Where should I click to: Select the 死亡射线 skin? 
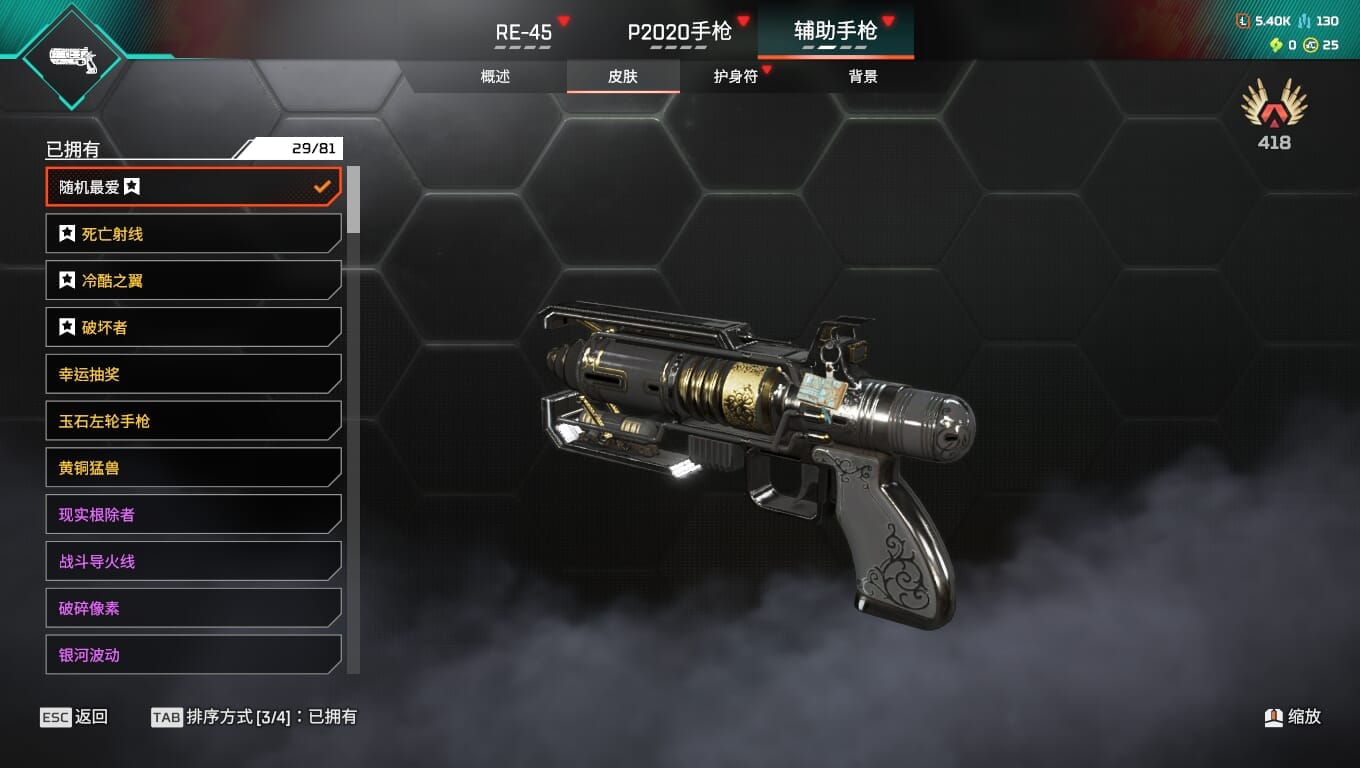(193, 234)
